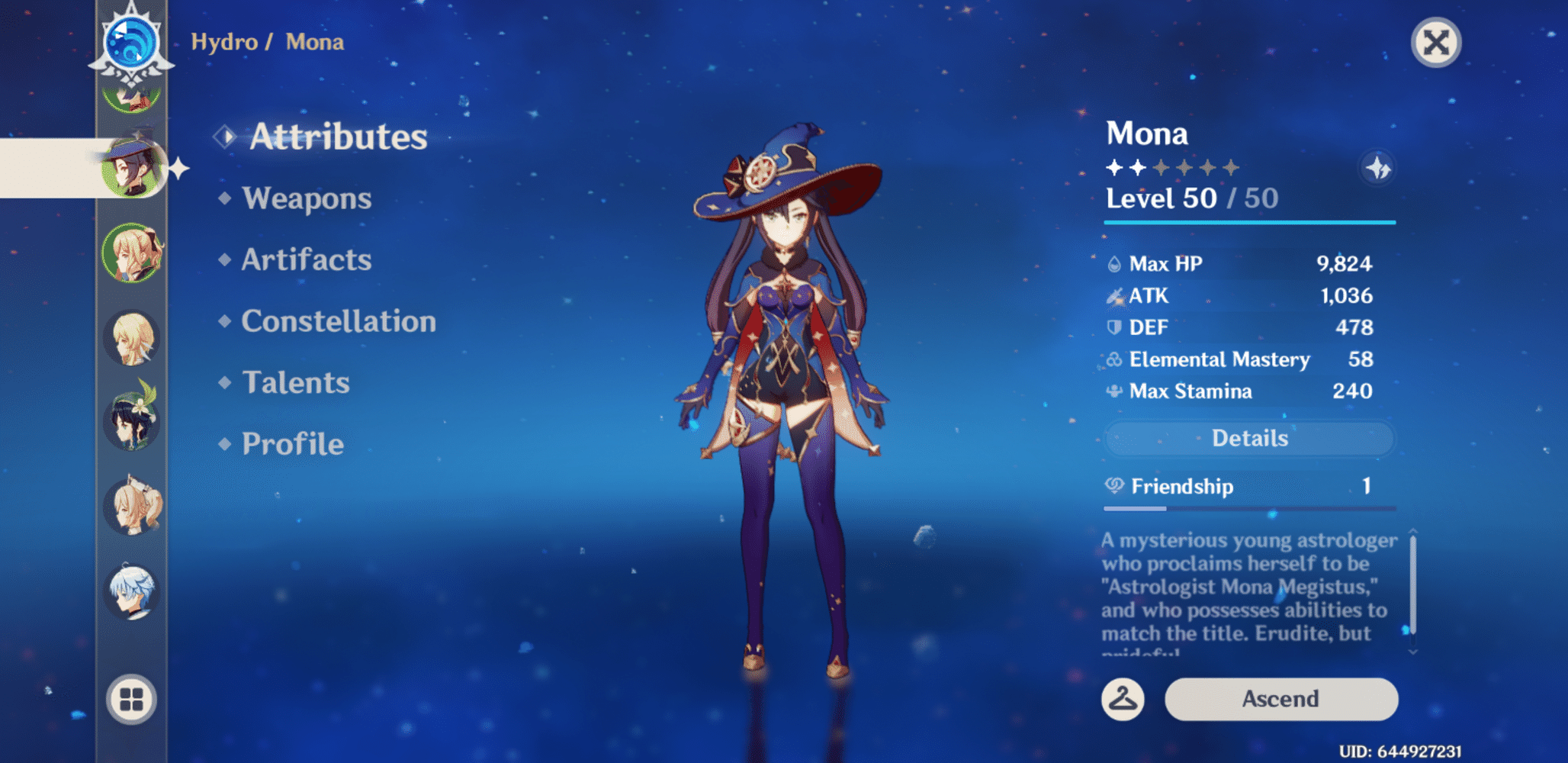This screenshot has height=763, width=1568.
Task: Click the Max HP water droplet icon
Action: [1114, 264]
